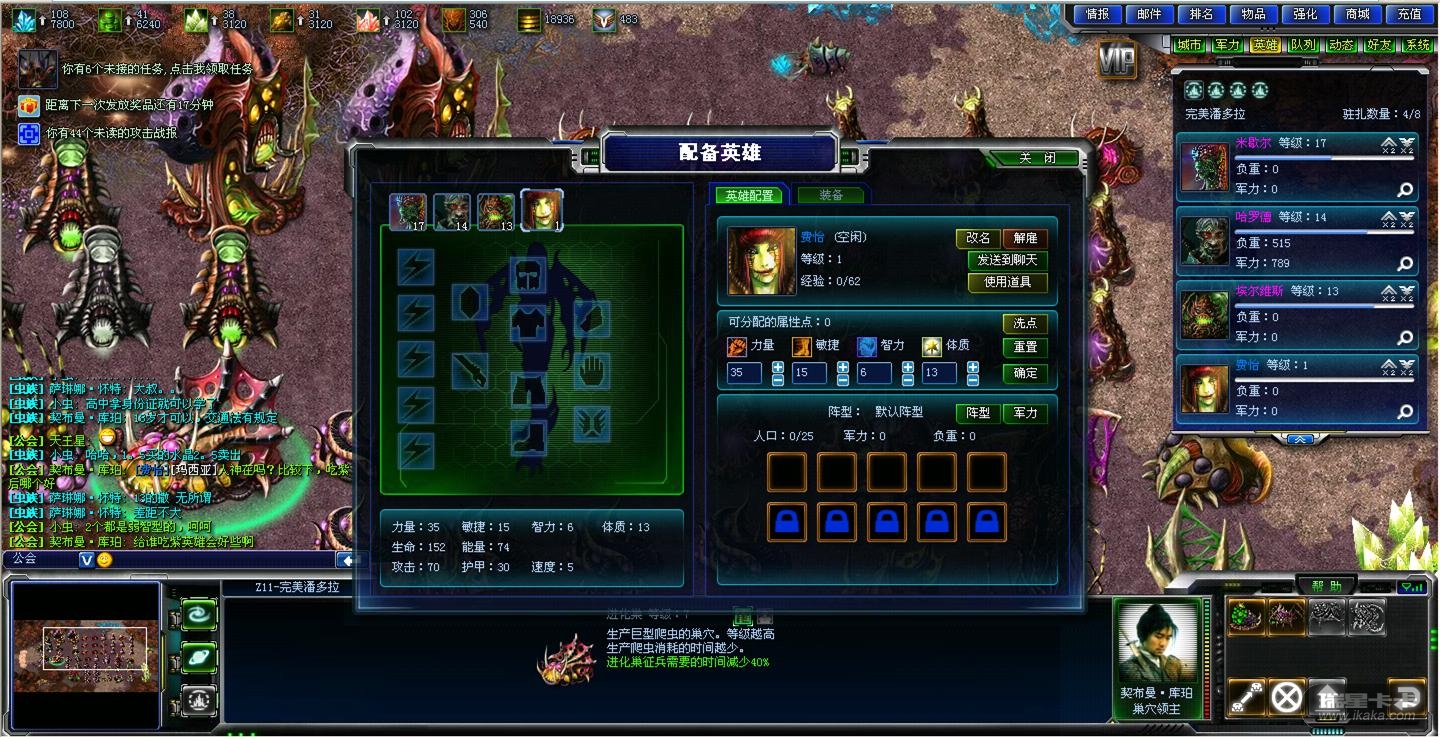1440x737 pixels.
Task: Open the 商城 shop menu
Action: point(1358,14)
